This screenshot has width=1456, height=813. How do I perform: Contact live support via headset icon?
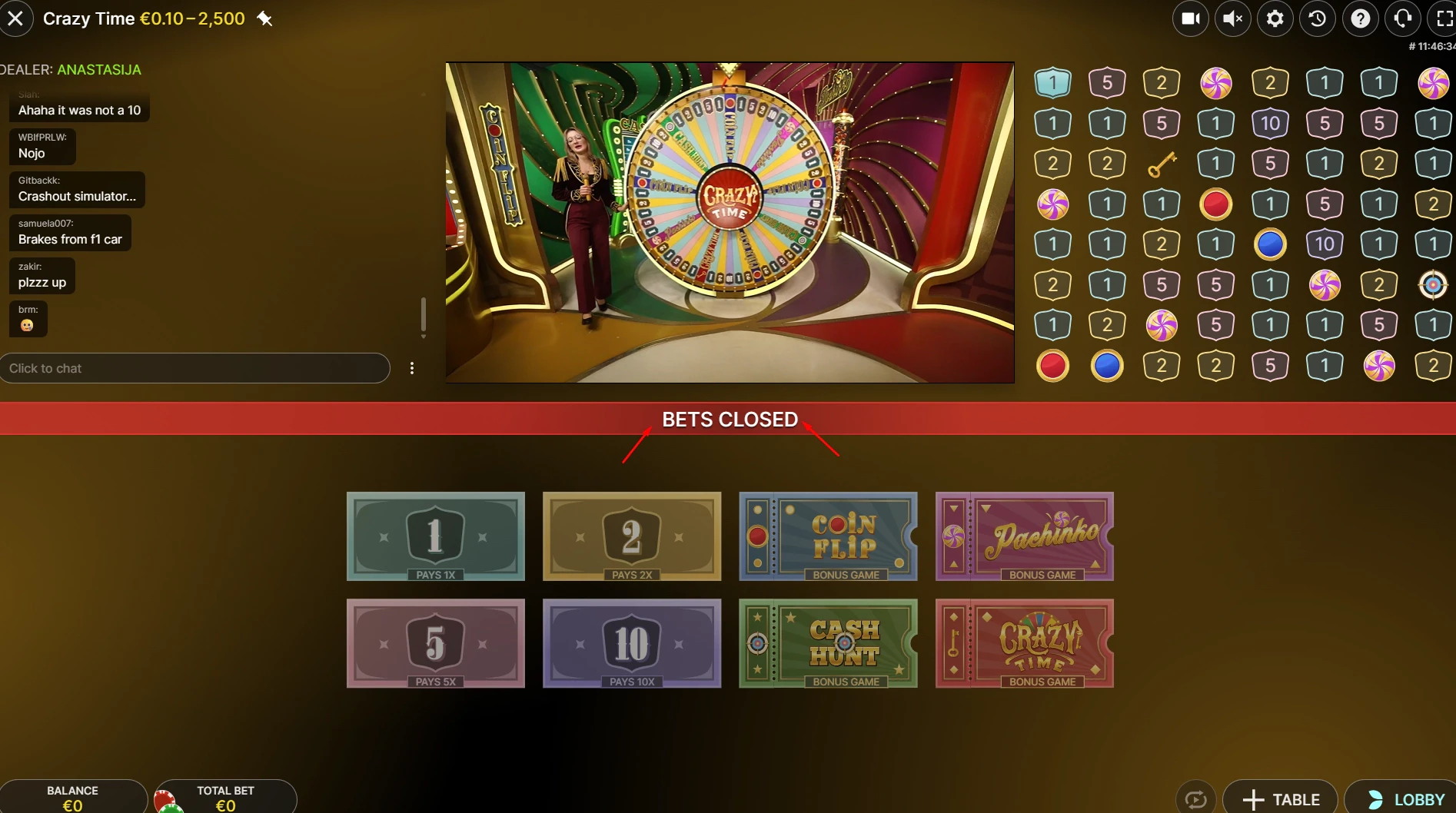point(1402,18)
